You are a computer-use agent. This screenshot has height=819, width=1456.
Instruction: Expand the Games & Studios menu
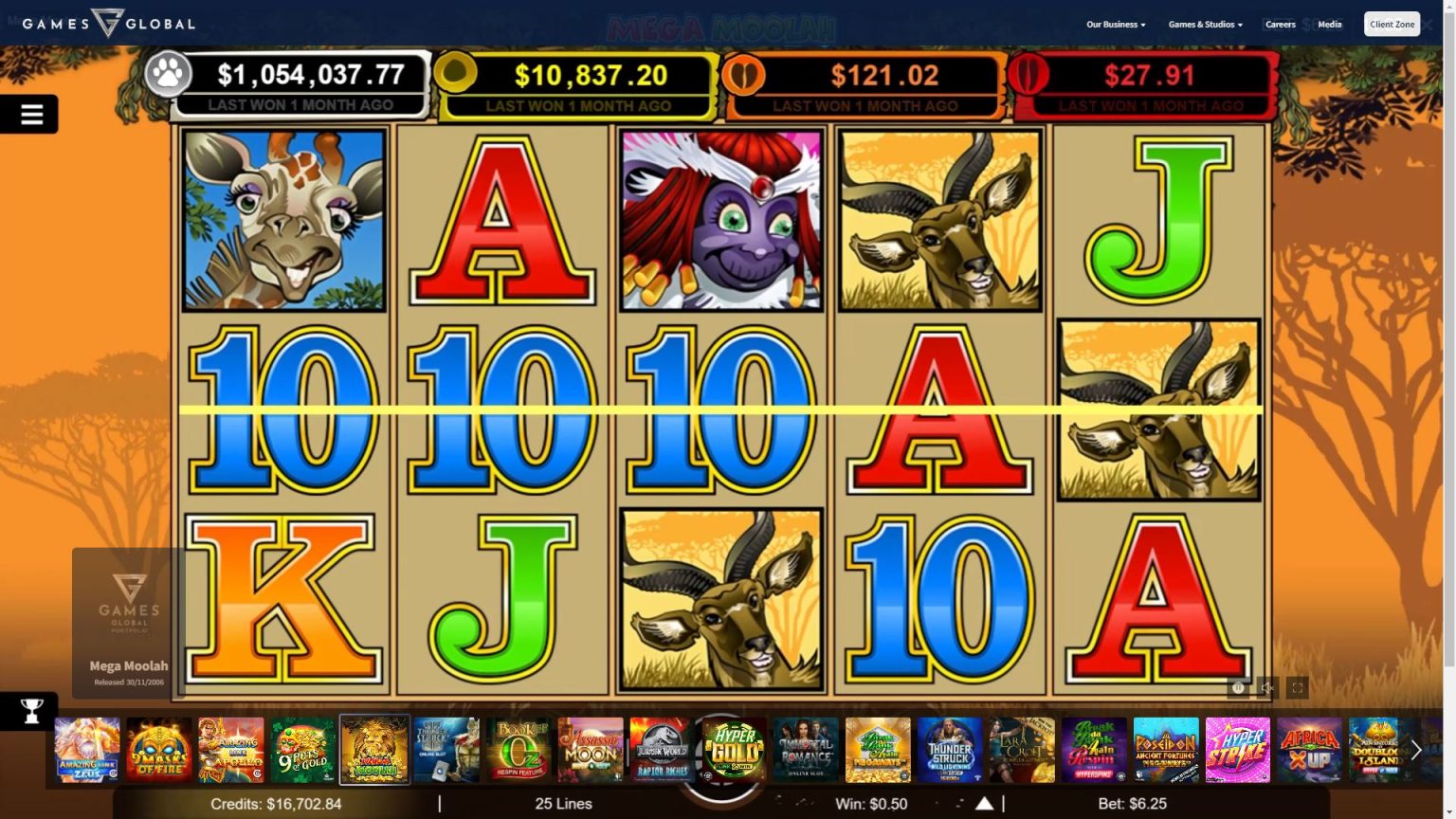click(x=1205, y=25)
